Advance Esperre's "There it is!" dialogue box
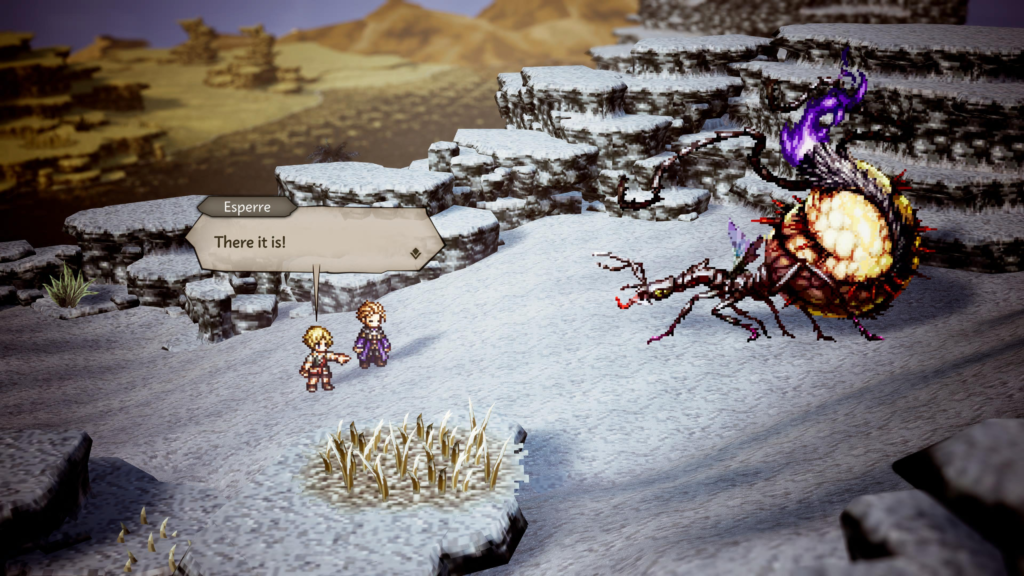The image size is (1024, 576). [x=313, y=241]
